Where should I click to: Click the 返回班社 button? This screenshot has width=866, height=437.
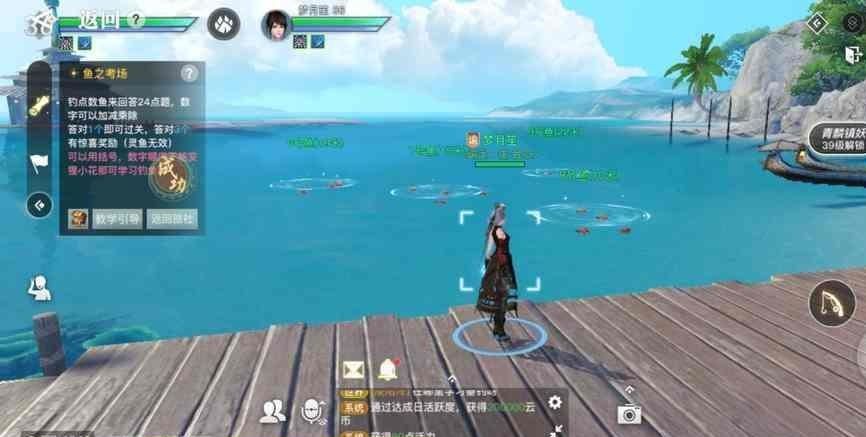click(x=172, y=218)
